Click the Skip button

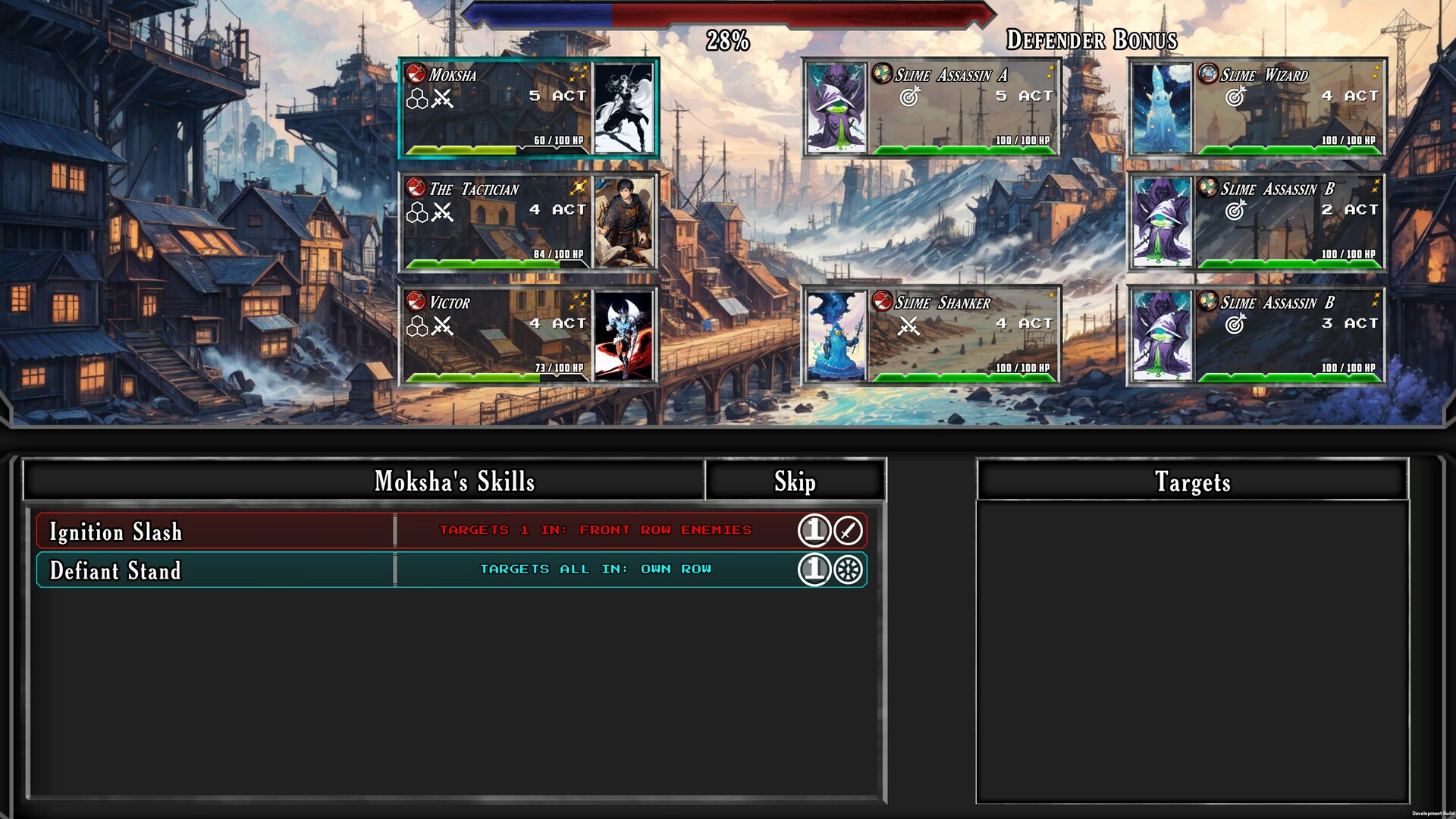(x=795, y=481)
